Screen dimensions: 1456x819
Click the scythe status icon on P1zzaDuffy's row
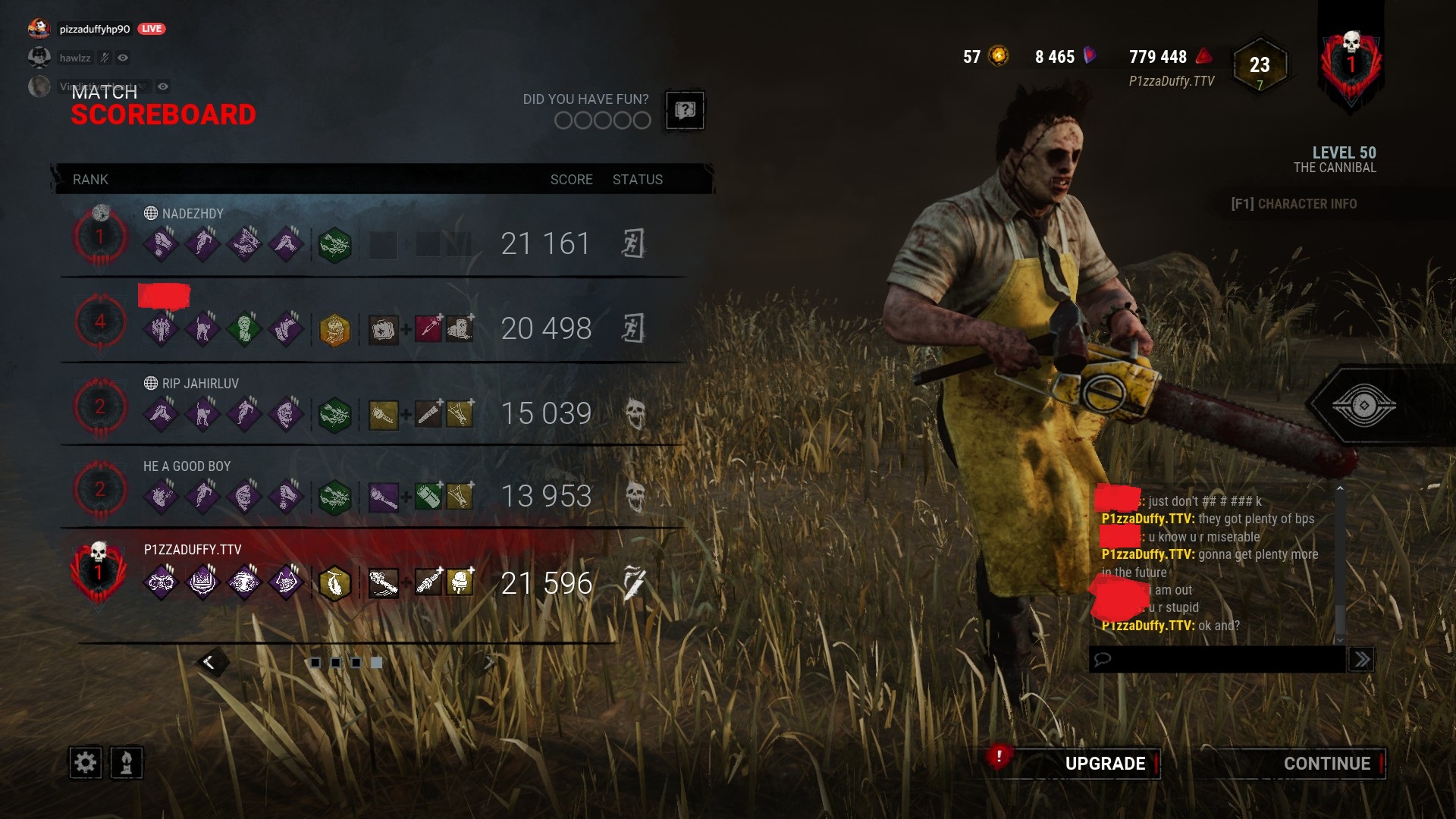pyautogui.click(x=635, y=583)
